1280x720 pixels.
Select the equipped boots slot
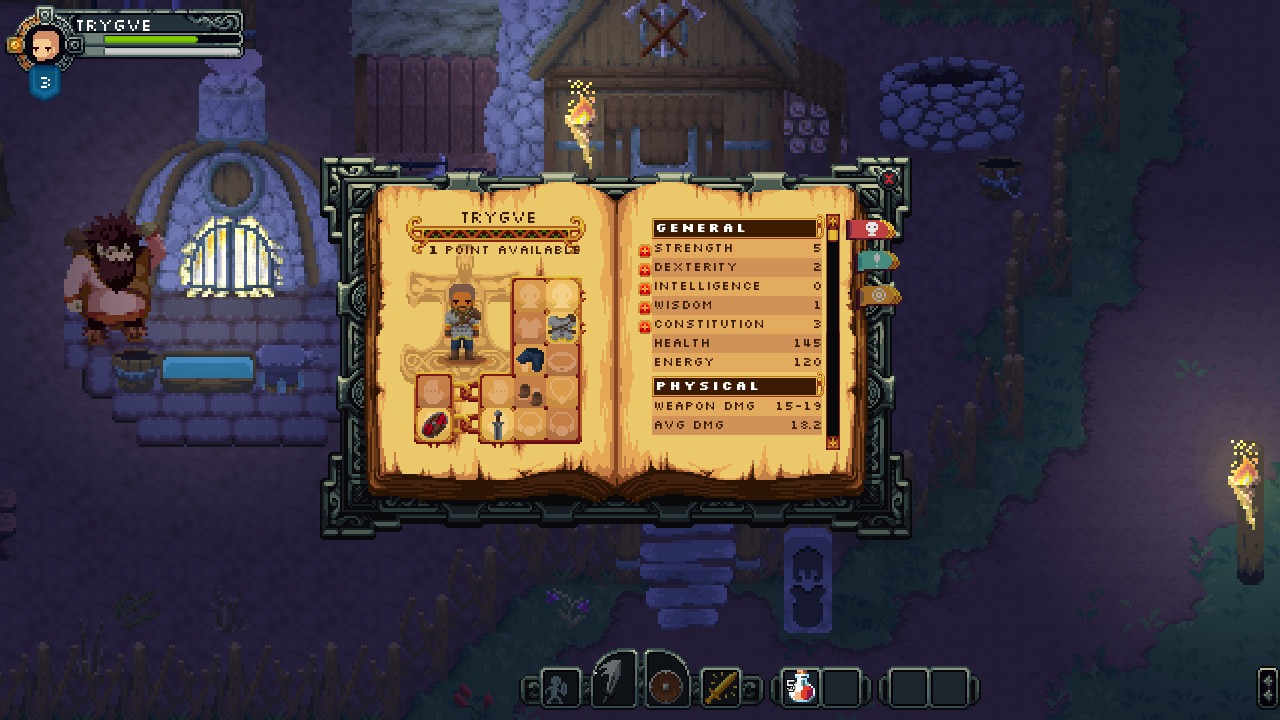(529, 394)
